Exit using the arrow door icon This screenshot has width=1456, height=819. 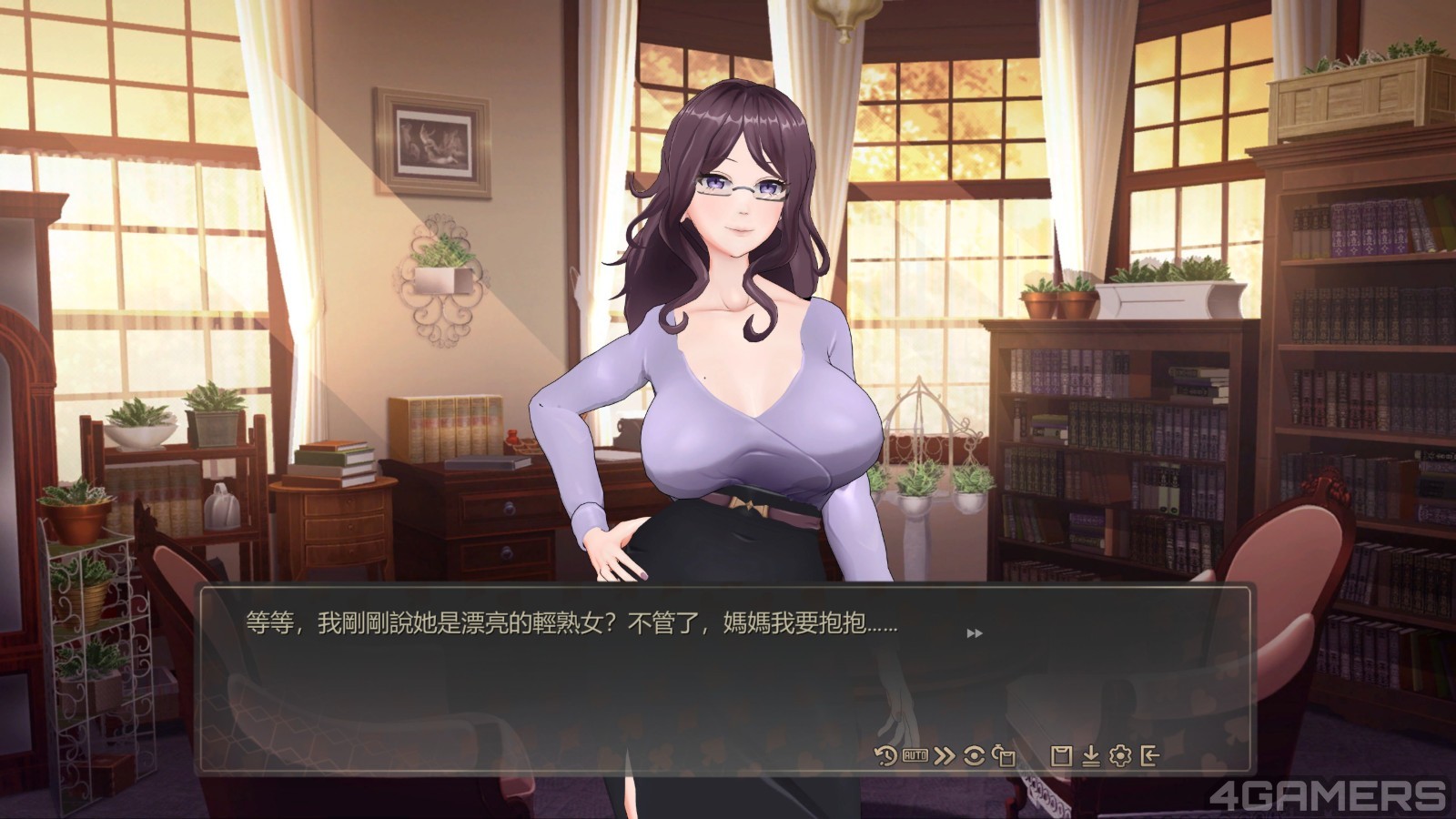point(1149,755)
